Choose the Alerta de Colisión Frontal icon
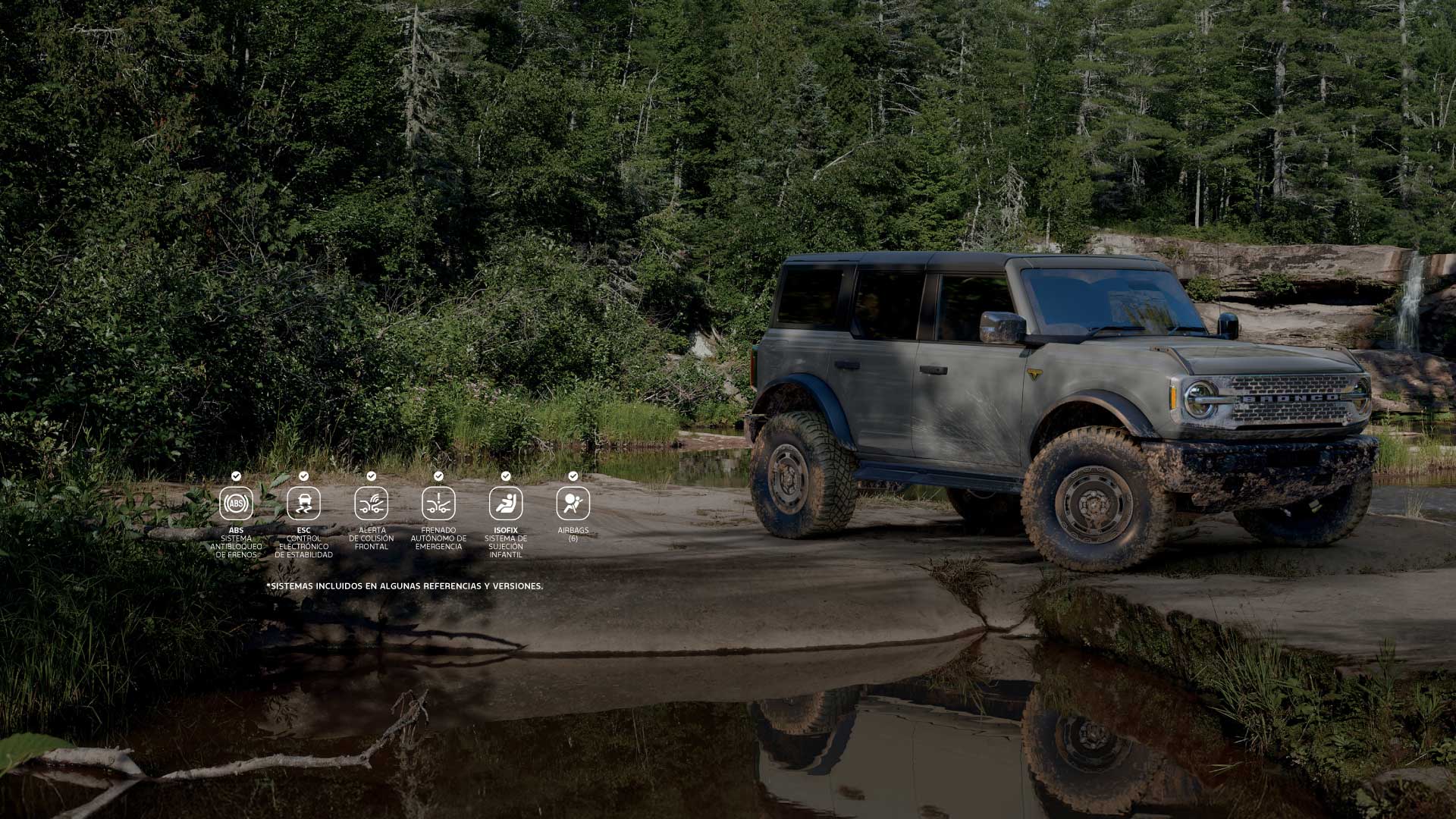1456x819 pixels. tap(371, 504)
